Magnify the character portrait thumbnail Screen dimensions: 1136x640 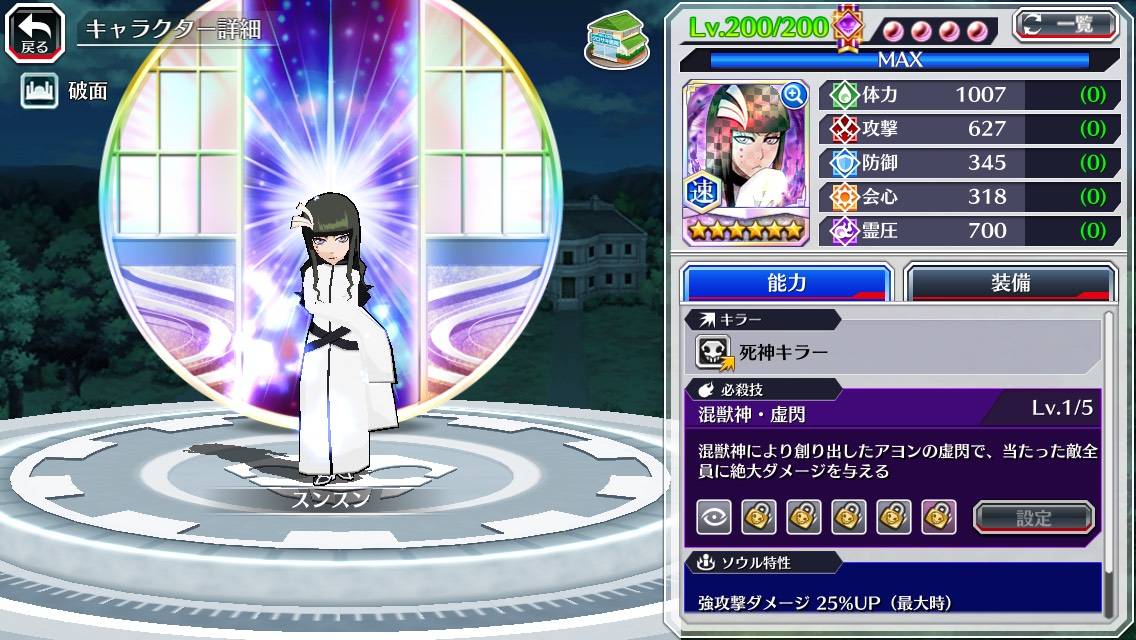794,95
